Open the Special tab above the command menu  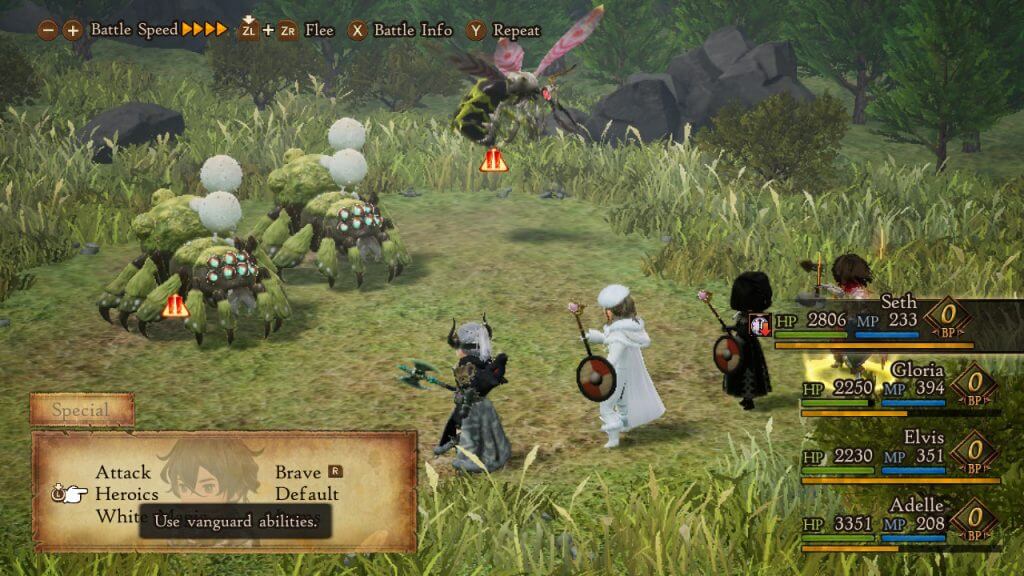click(81, 410)
